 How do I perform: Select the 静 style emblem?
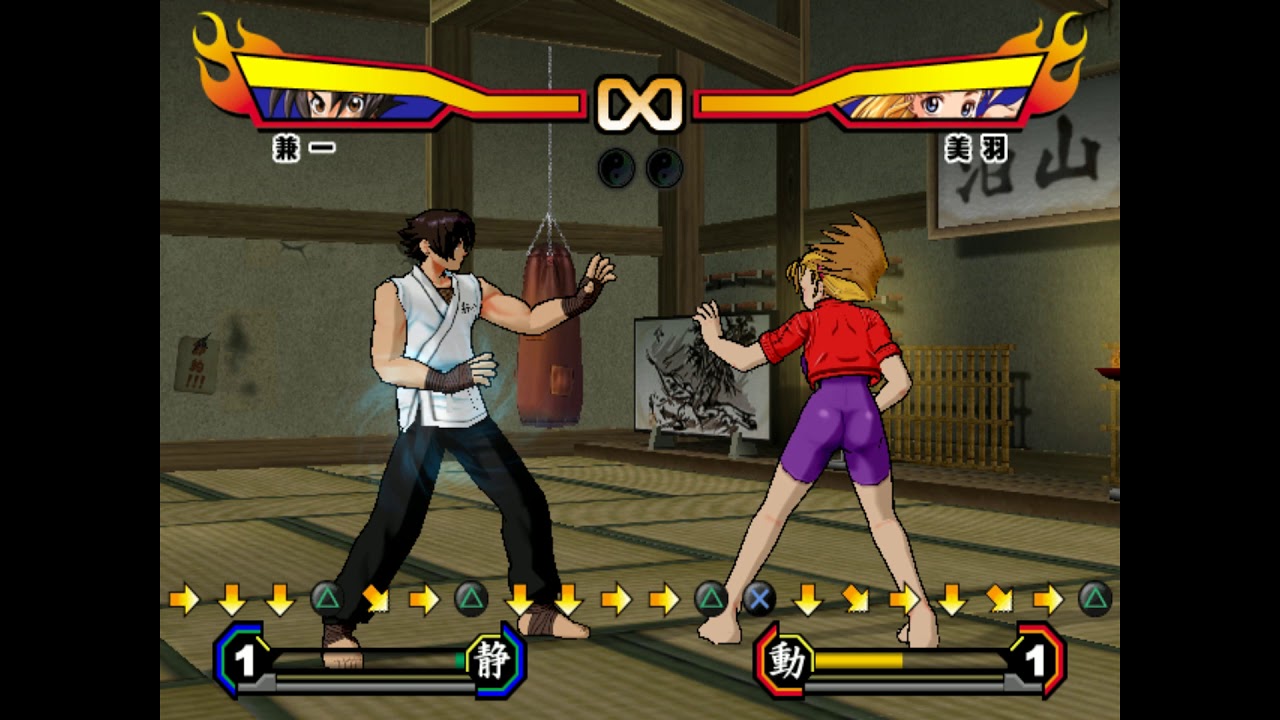coord(492,660)
